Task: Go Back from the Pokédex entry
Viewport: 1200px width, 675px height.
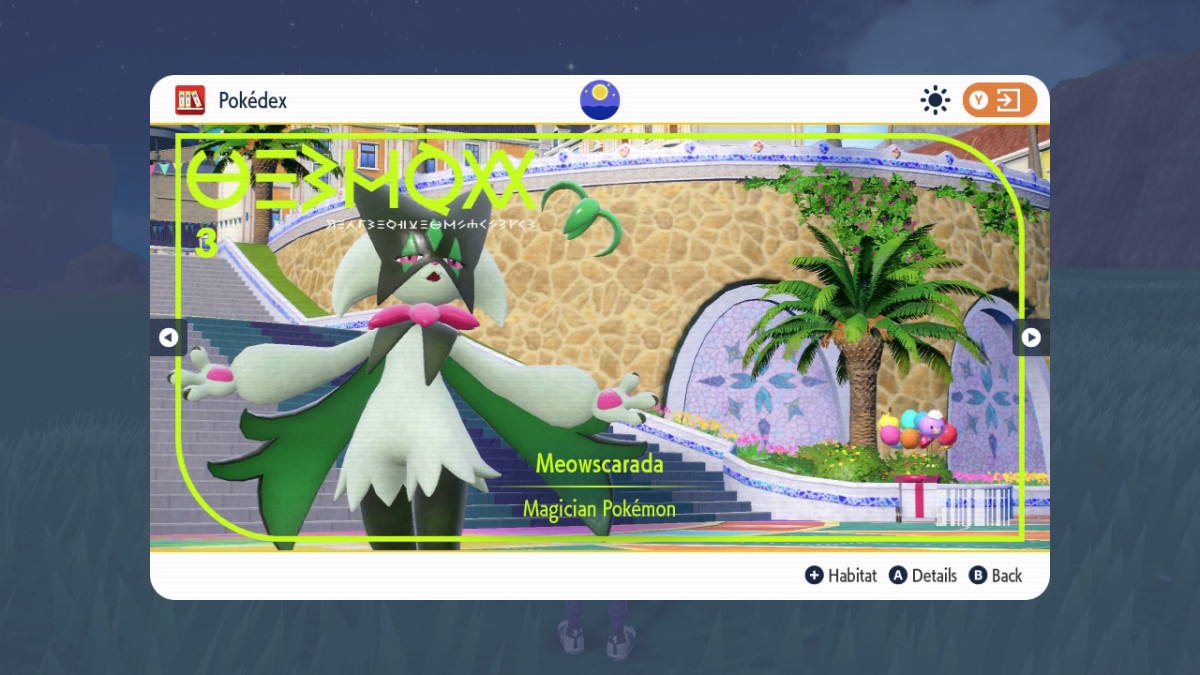Action: (996, 575)
